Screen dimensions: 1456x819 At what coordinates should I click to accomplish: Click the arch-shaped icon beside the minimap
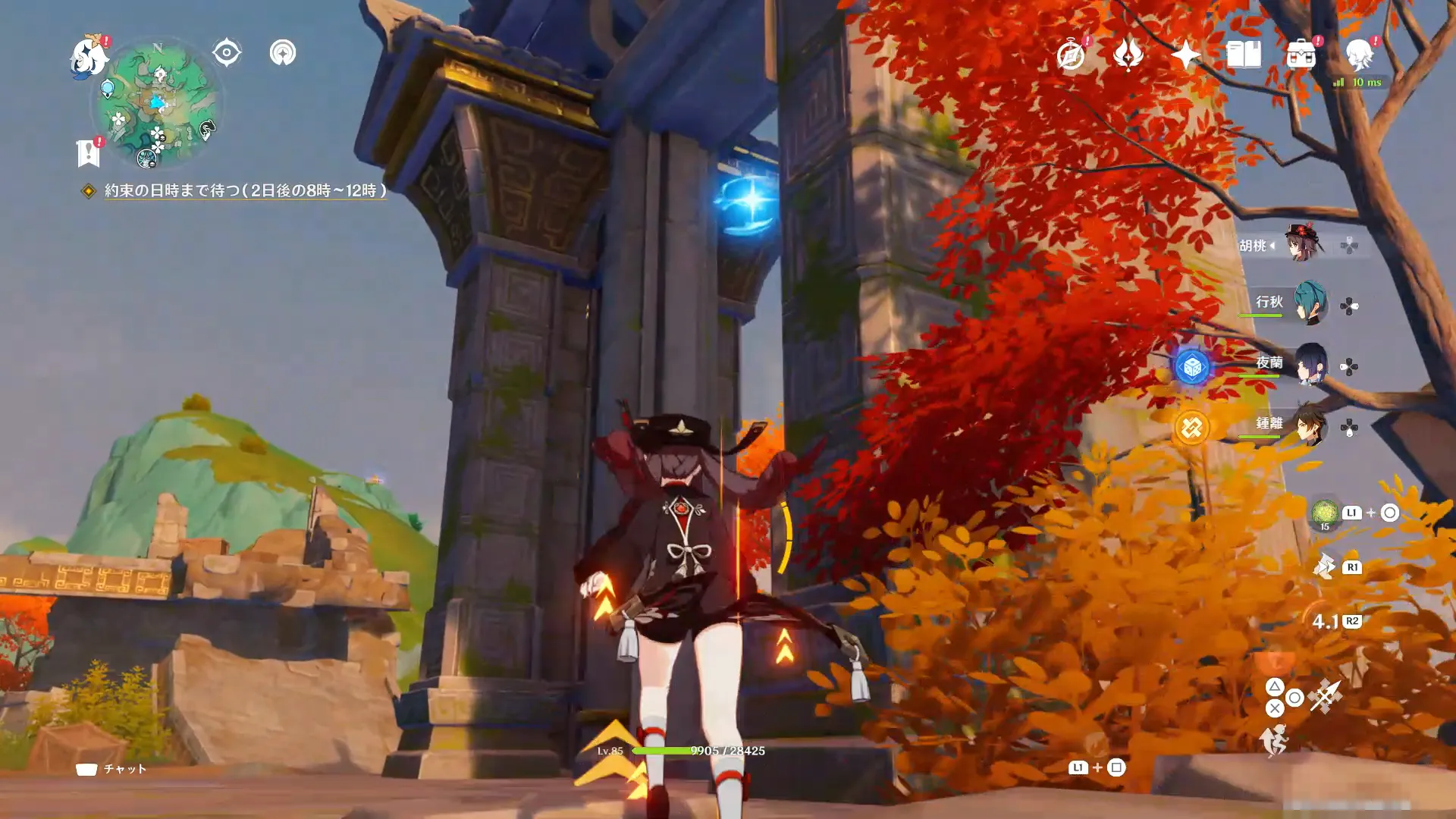tap(282, 53)
